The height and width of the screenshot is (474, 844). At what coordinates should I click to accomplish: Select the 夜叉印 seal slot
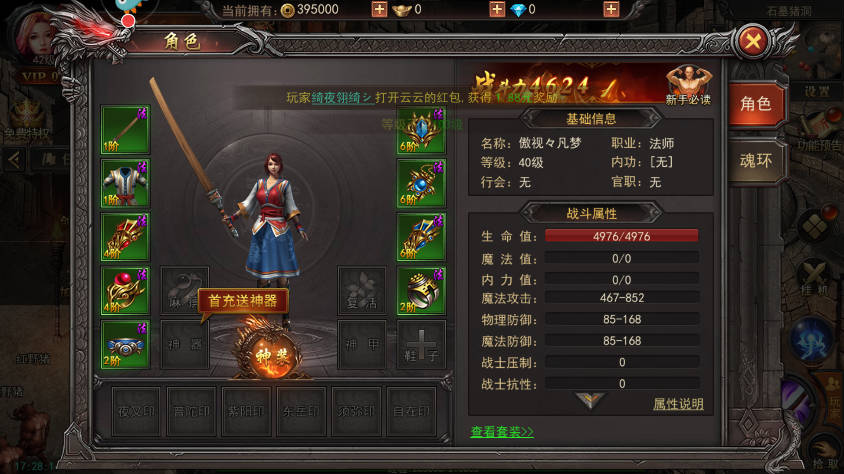(136, 410)
